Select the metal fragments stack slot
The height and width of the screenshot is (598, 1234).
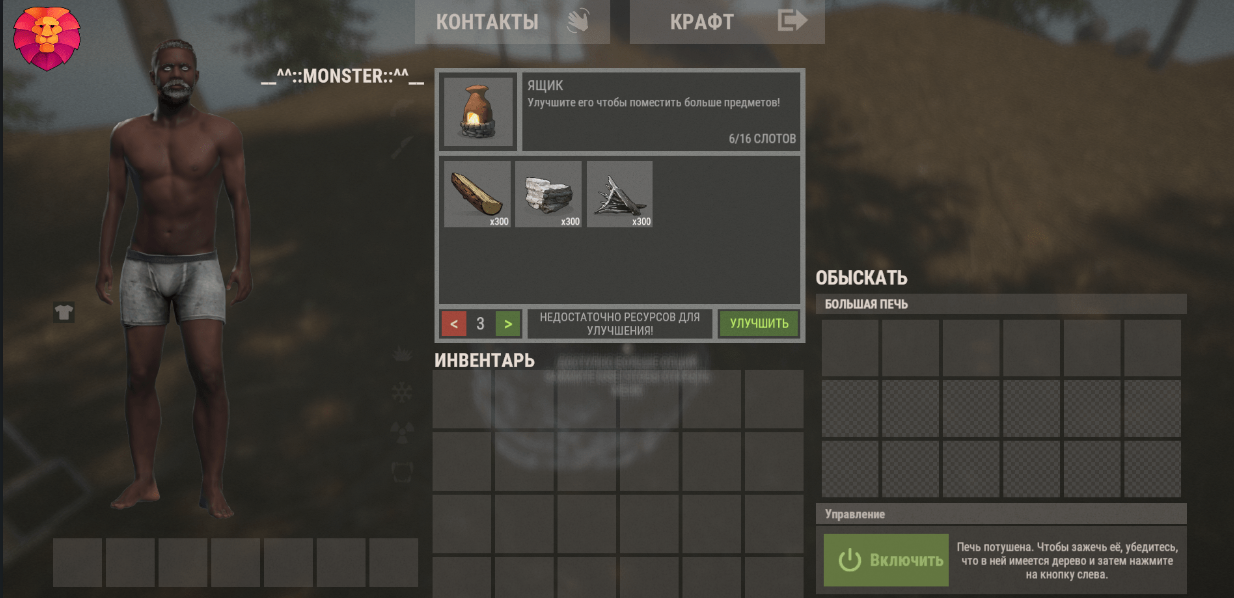click(620, 194)
